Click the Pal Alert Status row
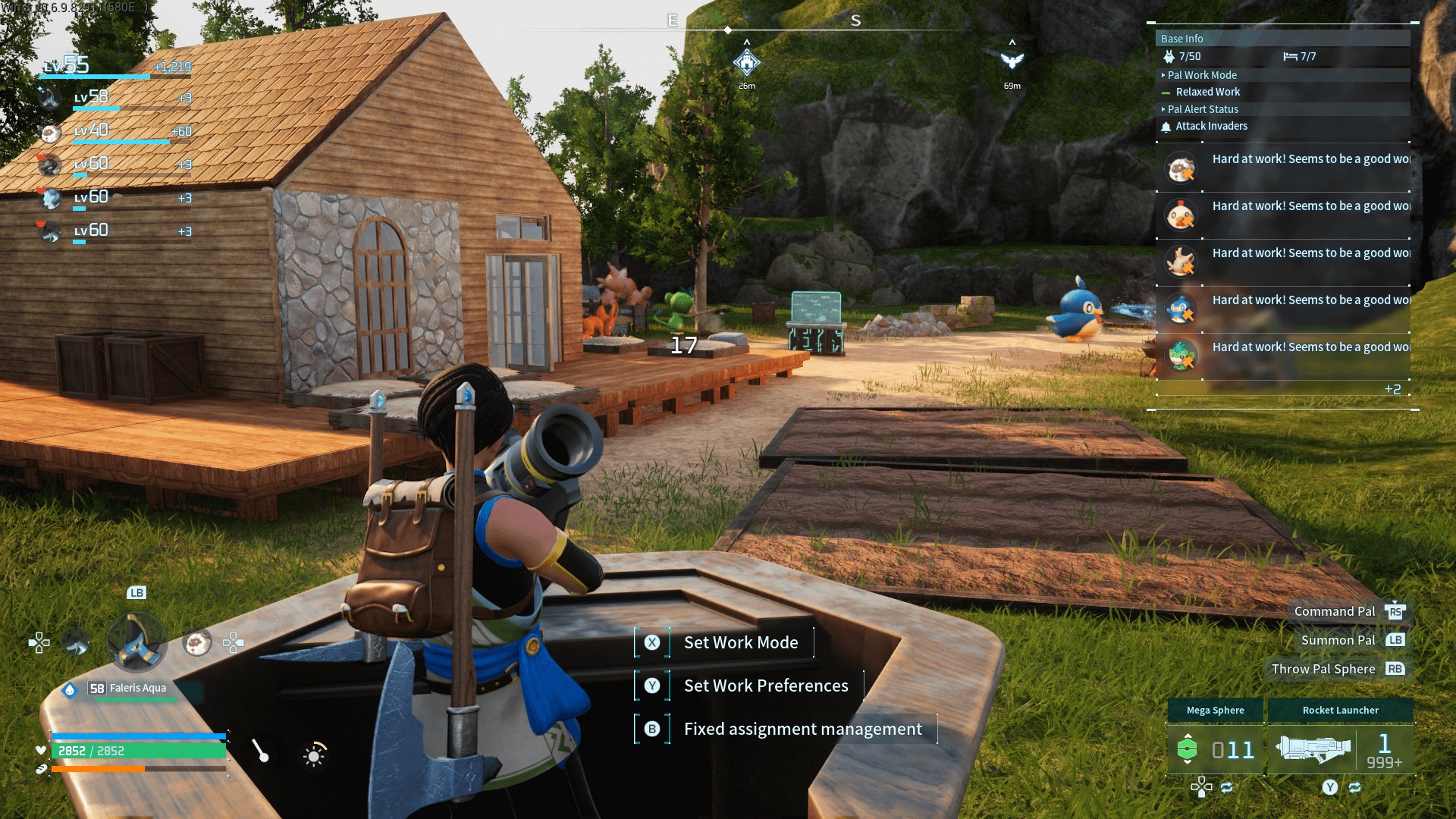The width and height of the screenshot is (1456, 819). click(1282, 109)
